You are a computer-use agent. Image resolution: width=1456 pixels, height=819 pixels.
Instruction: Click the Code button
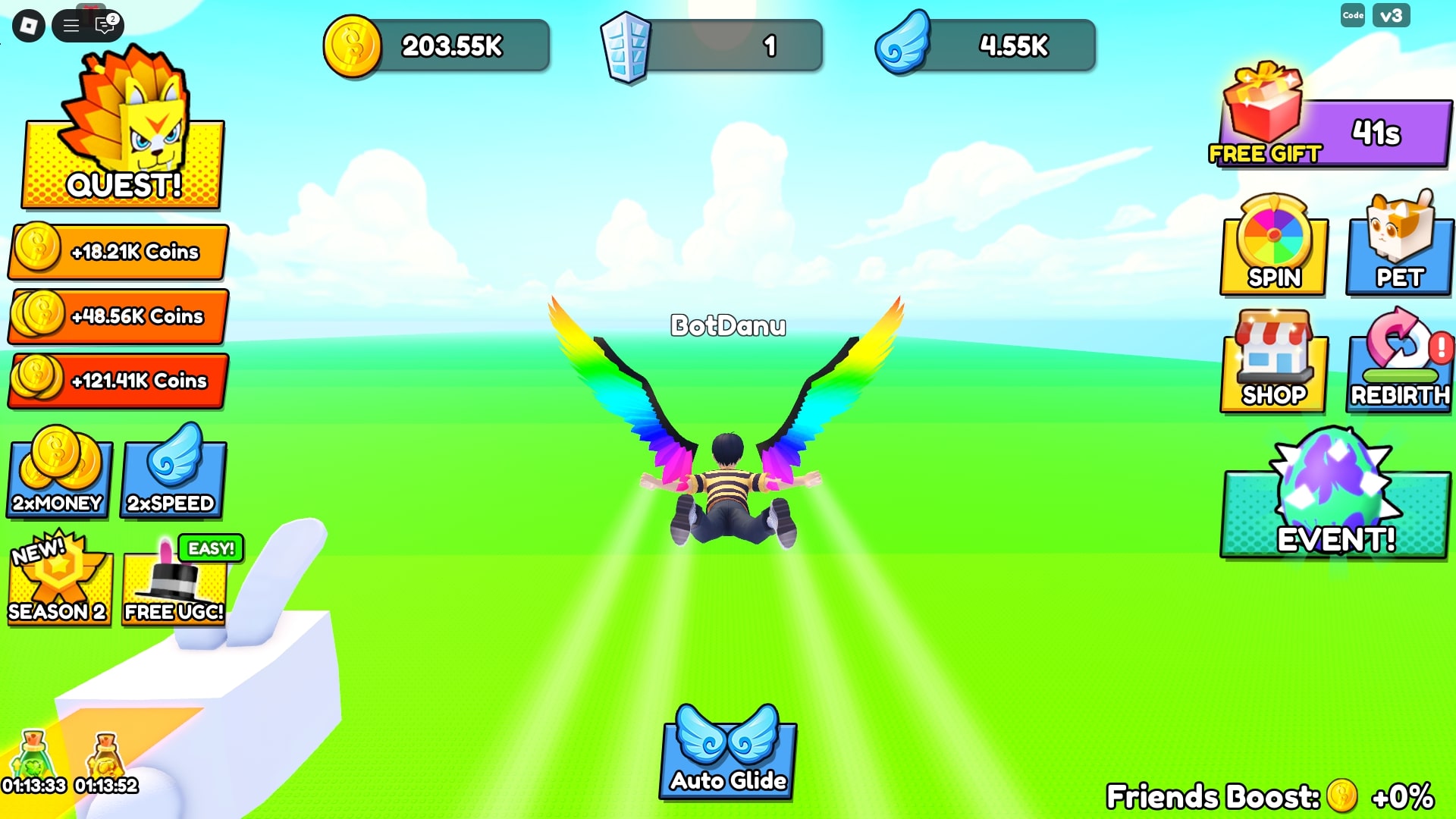[x=1353, y=15]
